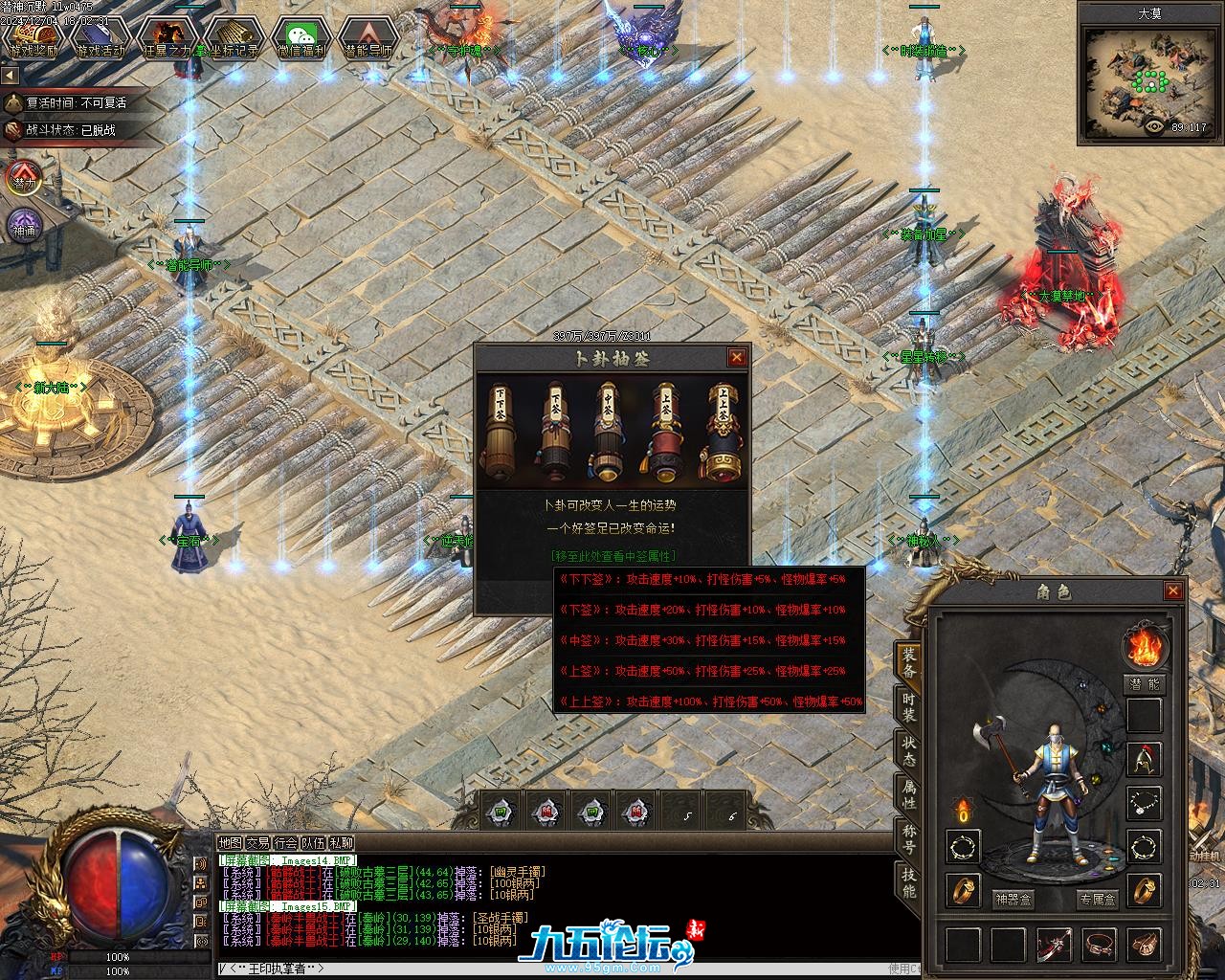Collapse the top menu with the left arrow
This screenshot has height=980, width=1225.
[10, 75]
